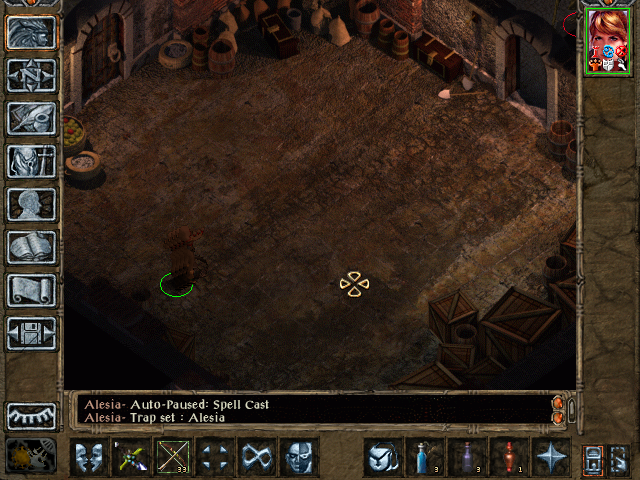Activate the helmeted face stealth ability
640x480 pixels.
(299, 457)
